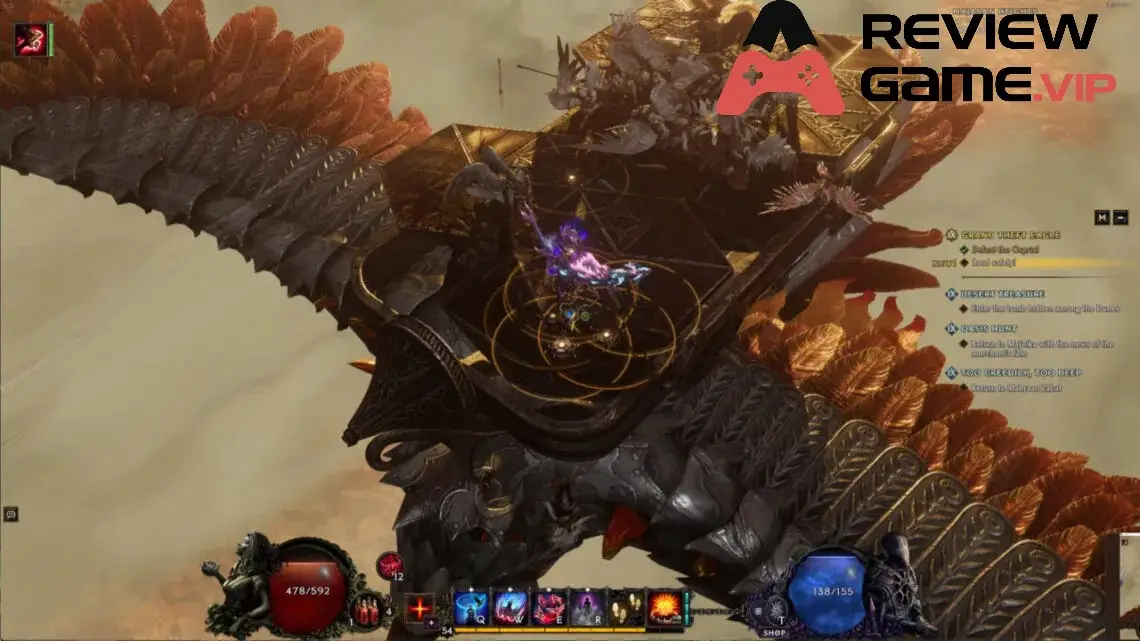Select the golden footprints skill slot
The height and width of the screenshot is (641, 1140).
point(626,606)
